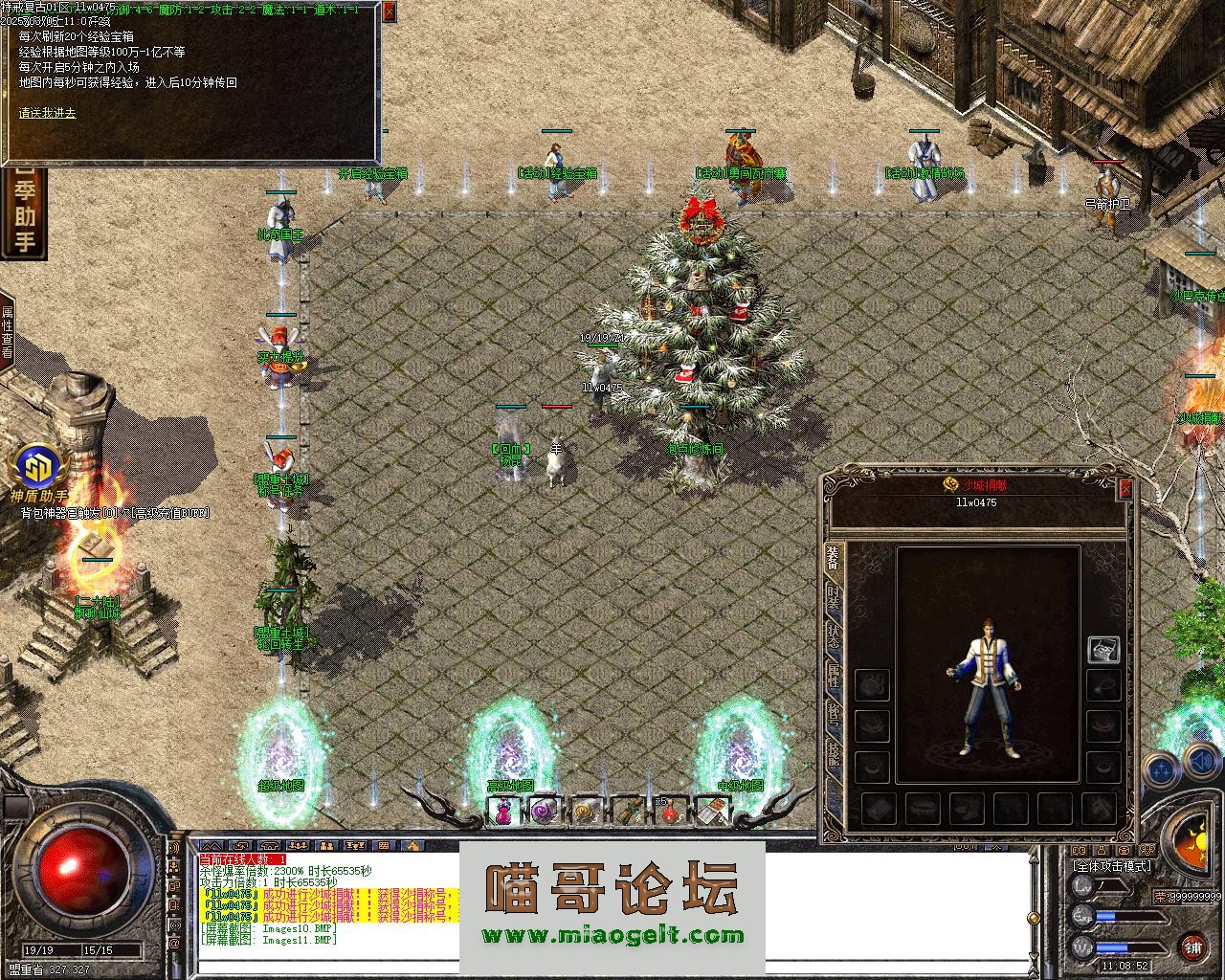Use the red potion stacked x5
This screenshot has height=980, width=1225.
(x=670, y=813)
